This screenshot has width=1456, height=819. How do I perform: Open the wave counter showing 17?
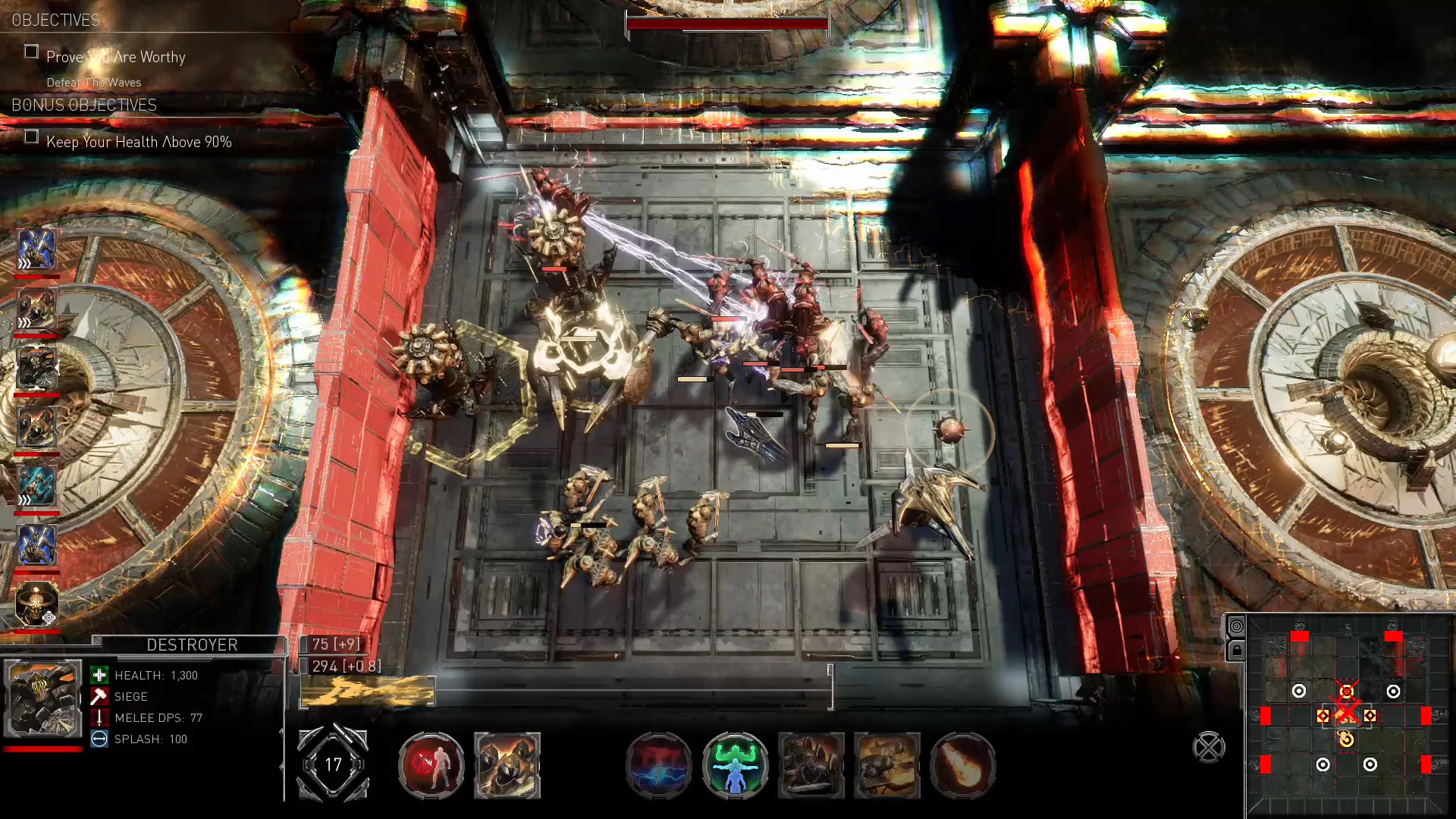(334, 765)
